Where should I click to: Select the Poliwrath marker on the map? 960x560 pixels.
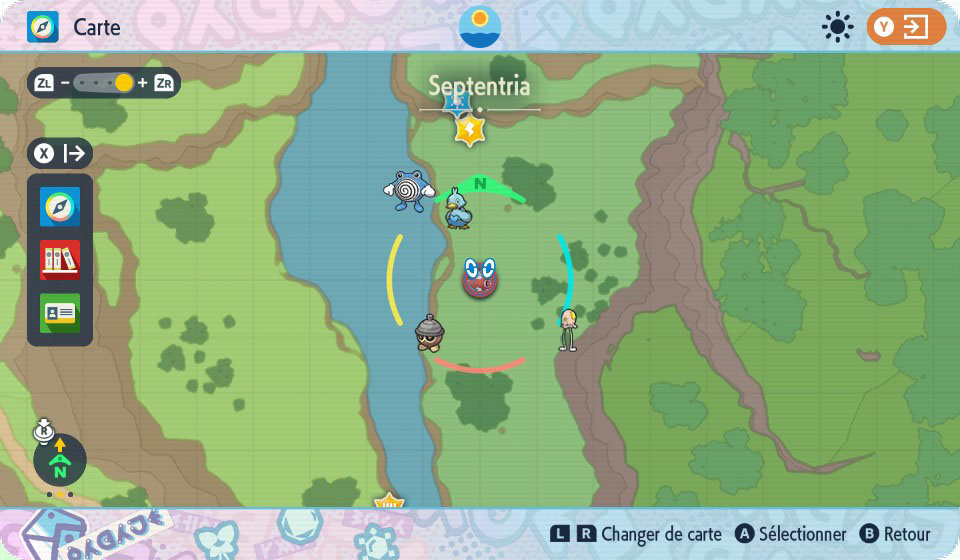408,190
